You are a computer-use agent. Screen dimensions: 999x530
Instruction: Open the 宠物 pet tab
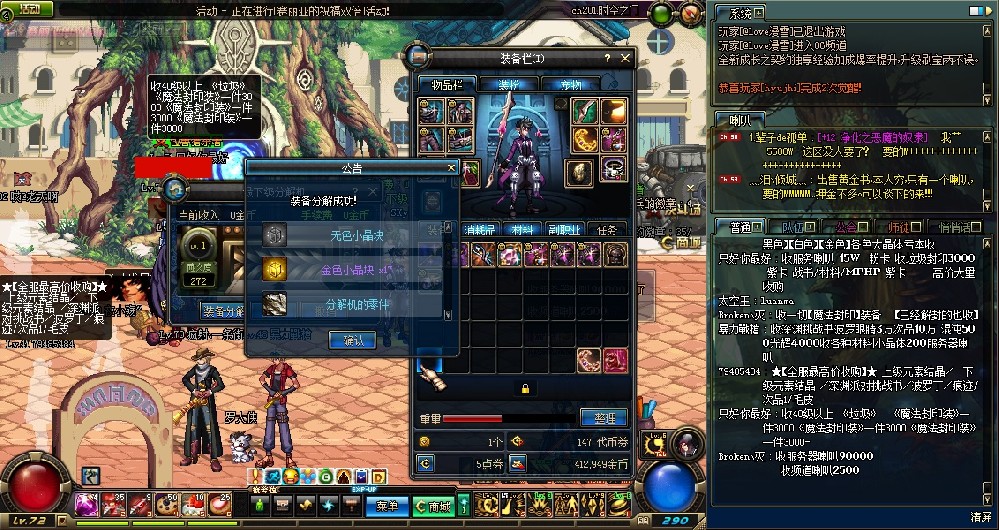(x=571, y=84)
